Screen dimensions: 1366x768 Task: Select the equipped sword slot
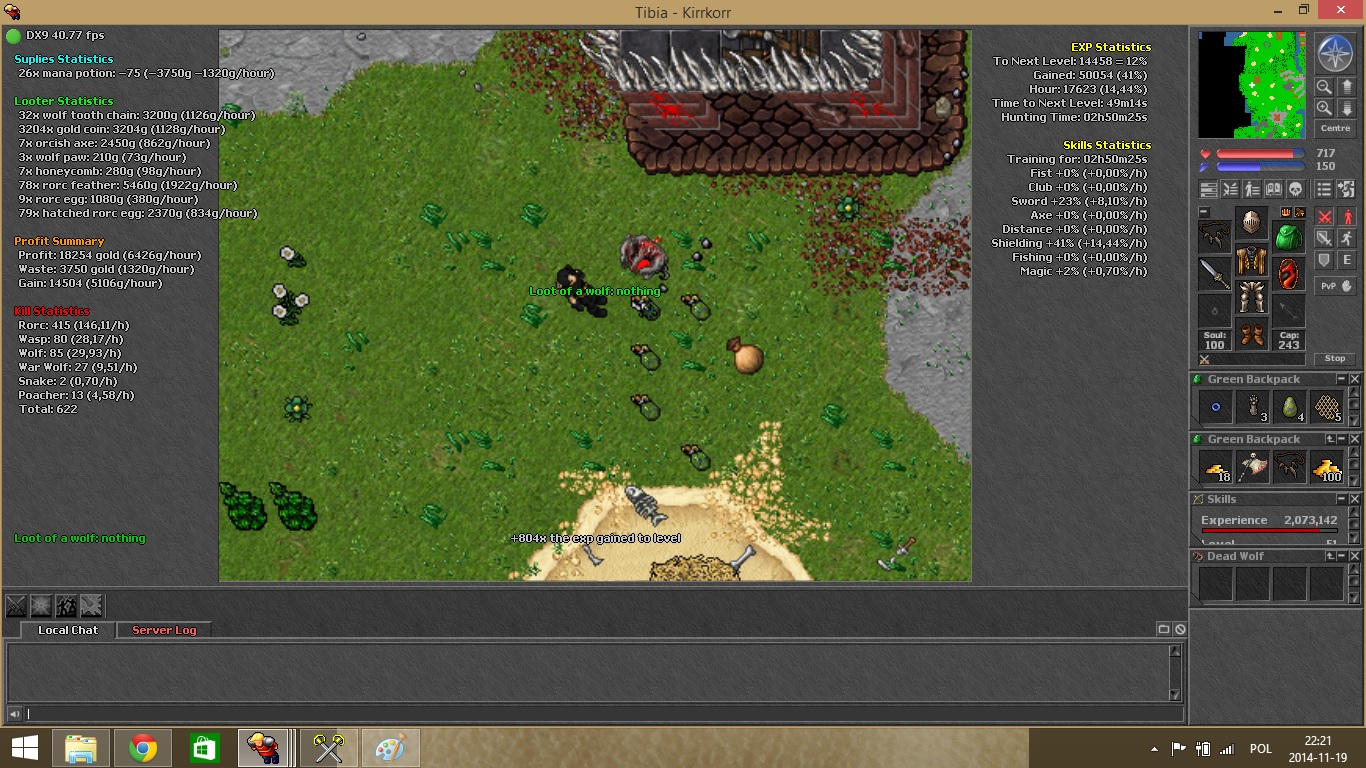pos(1215,273)
